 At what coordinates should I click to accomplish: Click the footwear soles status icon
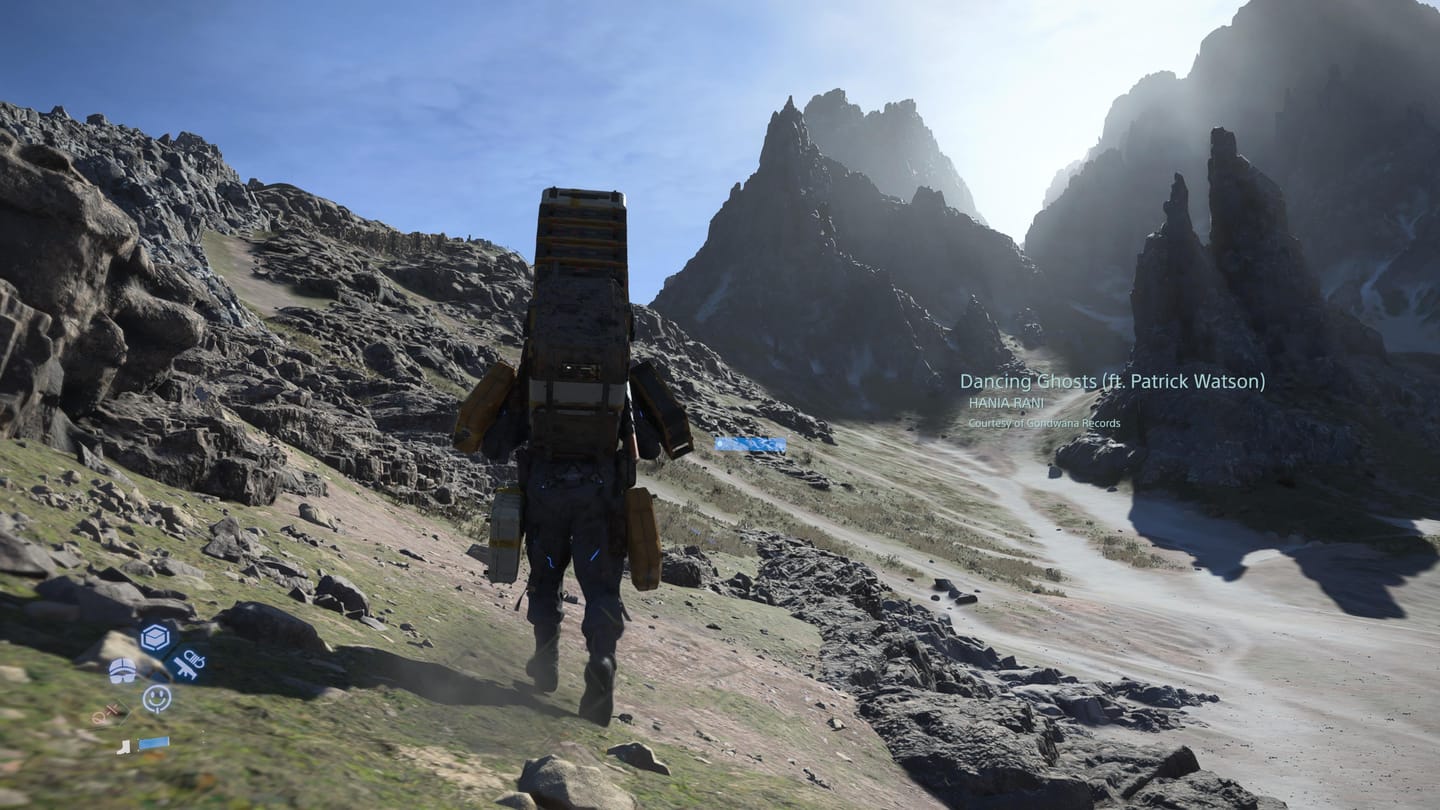122,671
